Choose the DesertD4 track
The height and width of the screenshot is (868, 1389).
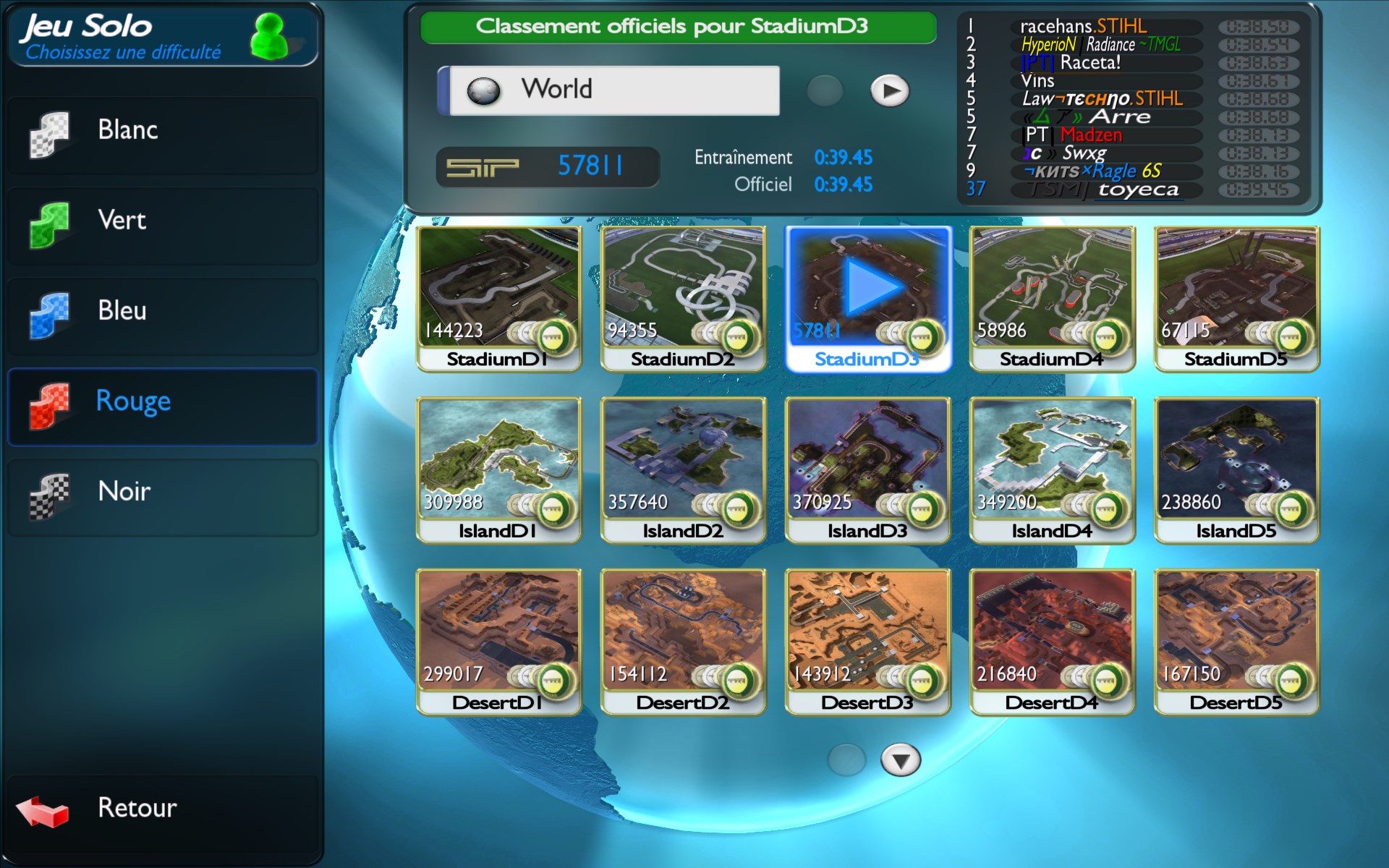tap(1052, 641)
